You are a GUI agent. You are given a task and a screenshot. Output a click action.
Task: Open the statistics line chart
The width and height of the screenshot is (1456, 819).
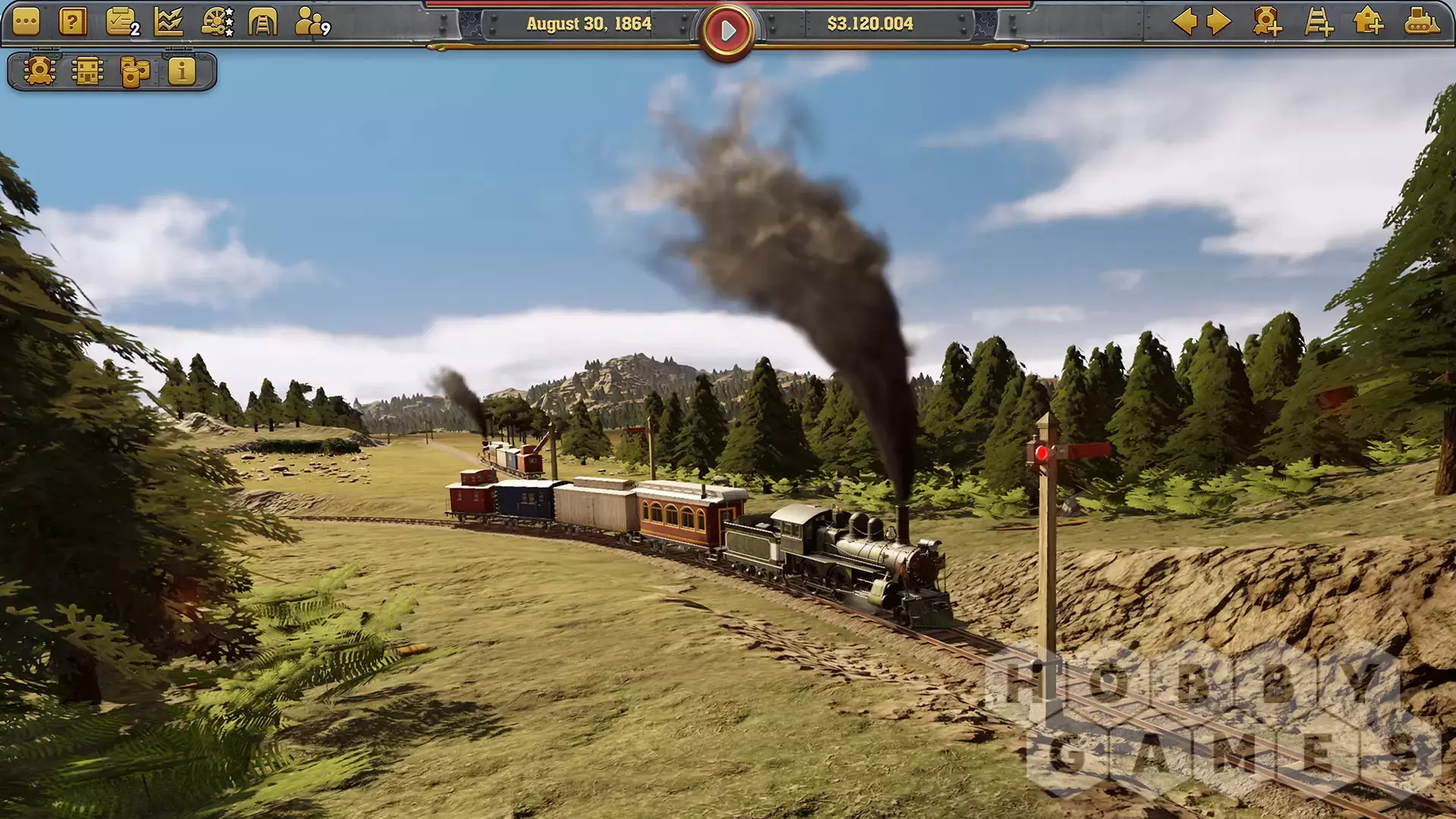[x=168, y=23]
